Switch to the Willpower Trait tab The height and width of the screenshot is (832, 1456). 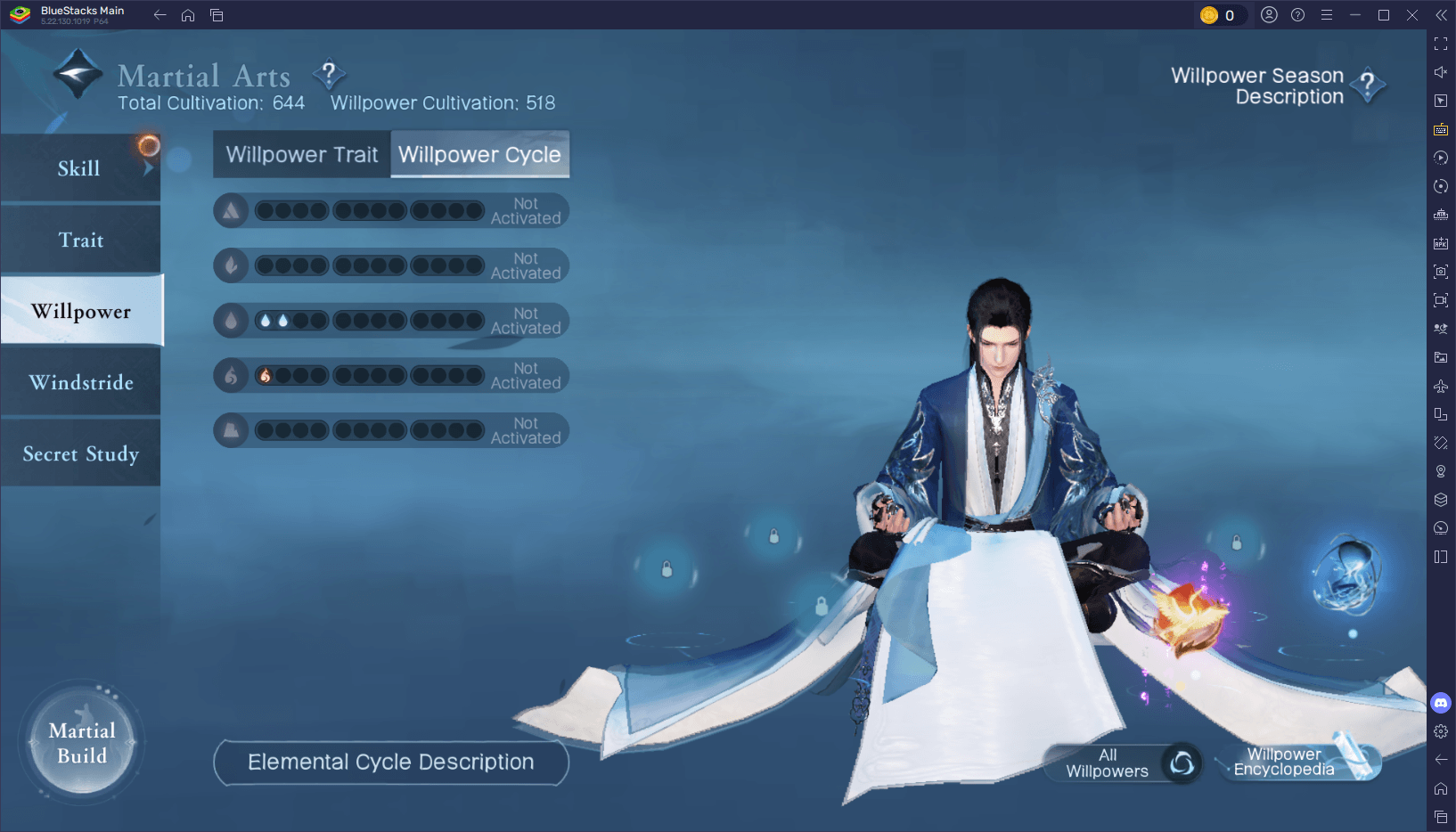click(x=300, y=154)
